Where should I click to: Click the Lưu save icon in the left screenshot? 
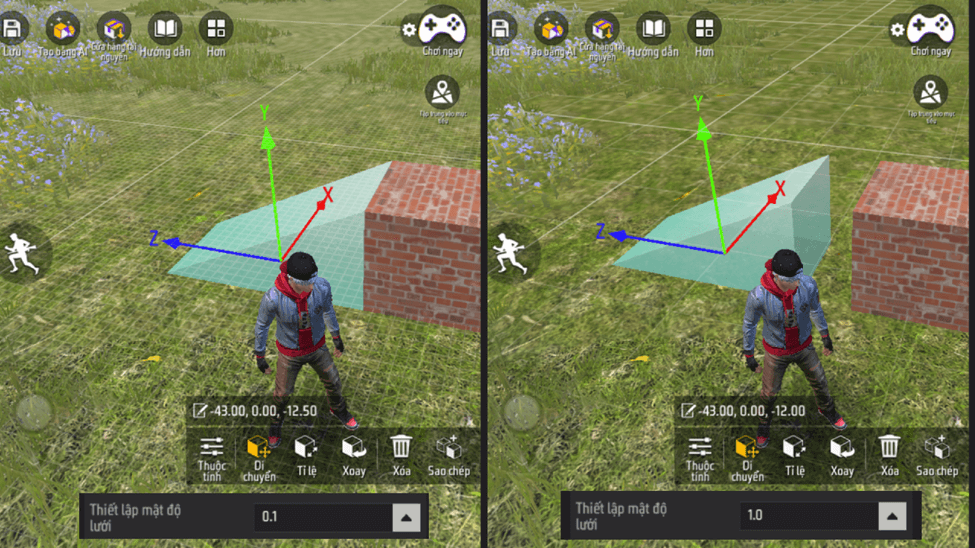coord(14,30)
